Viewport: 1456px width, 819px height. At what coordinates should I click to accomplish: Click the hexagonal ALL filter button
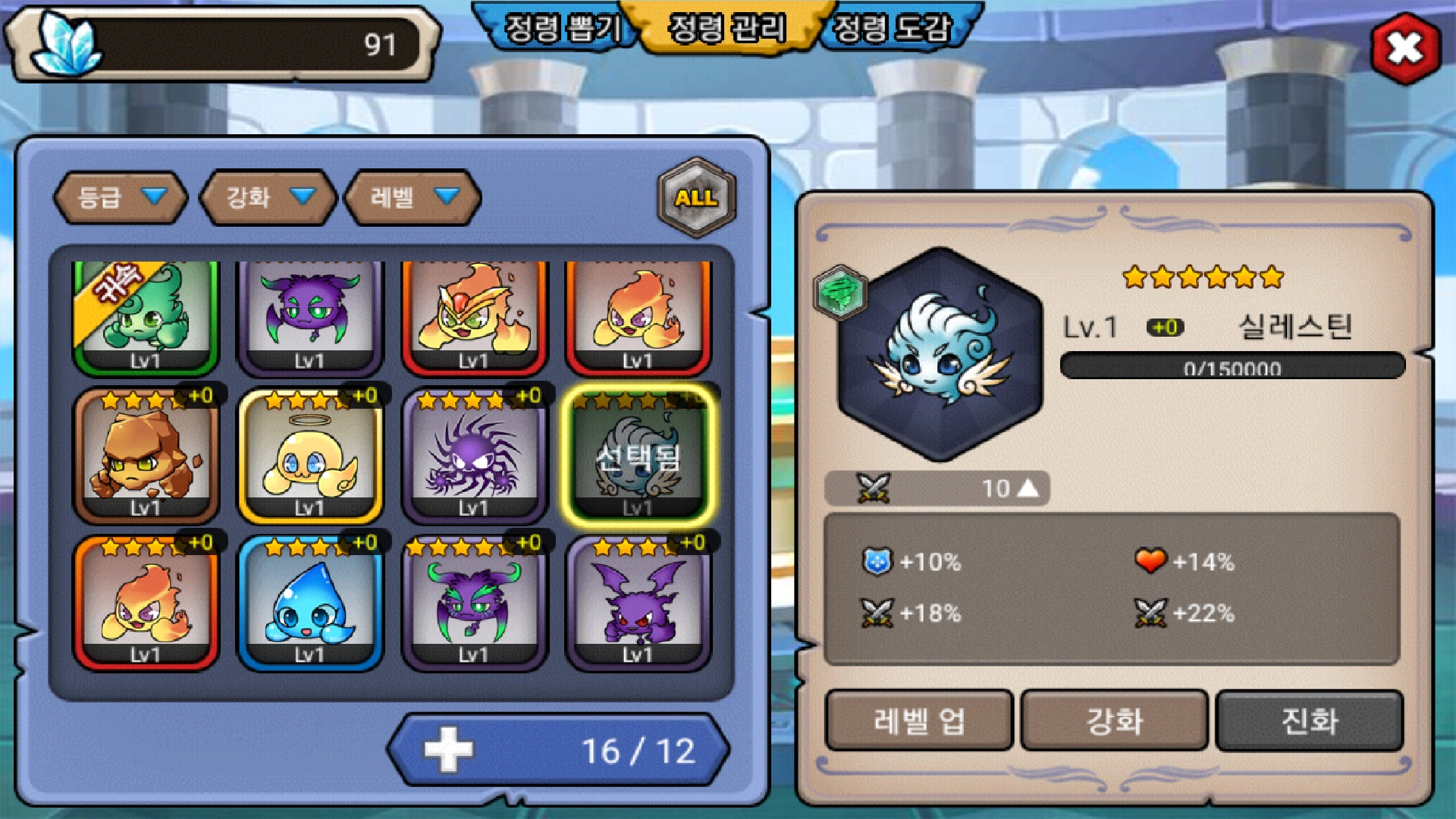(x=696, y=197)
